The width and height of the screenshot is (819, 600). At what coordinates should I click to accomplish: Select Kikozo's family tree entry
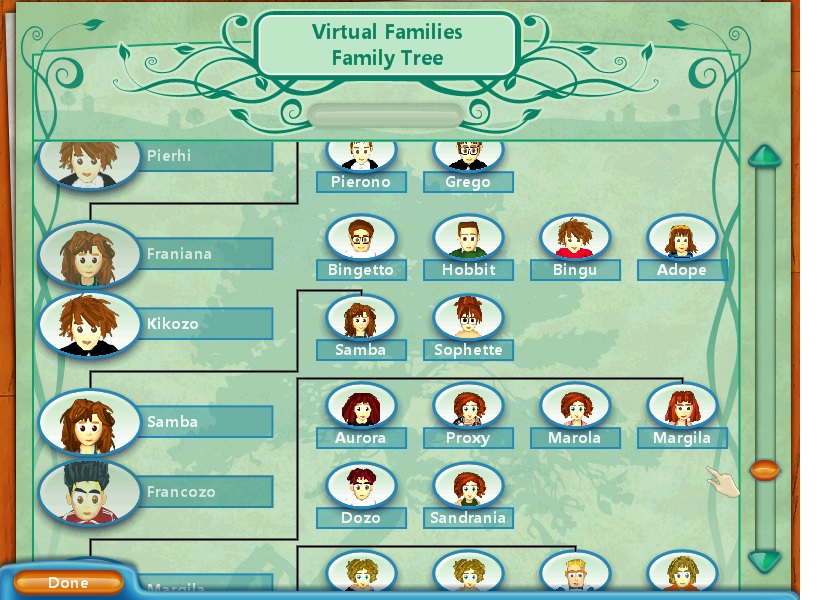click(x=89, y=324)
